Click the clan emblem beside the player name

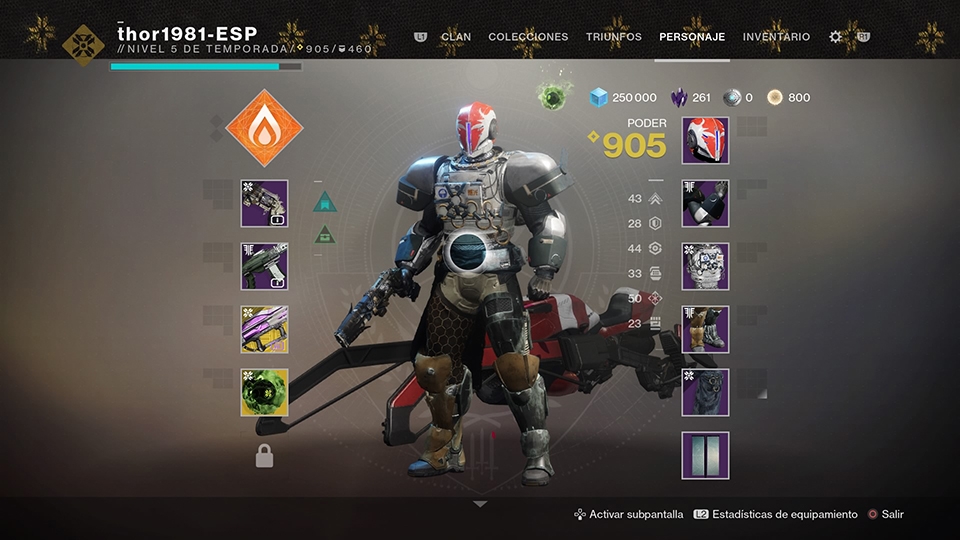[x=83, y=44]
